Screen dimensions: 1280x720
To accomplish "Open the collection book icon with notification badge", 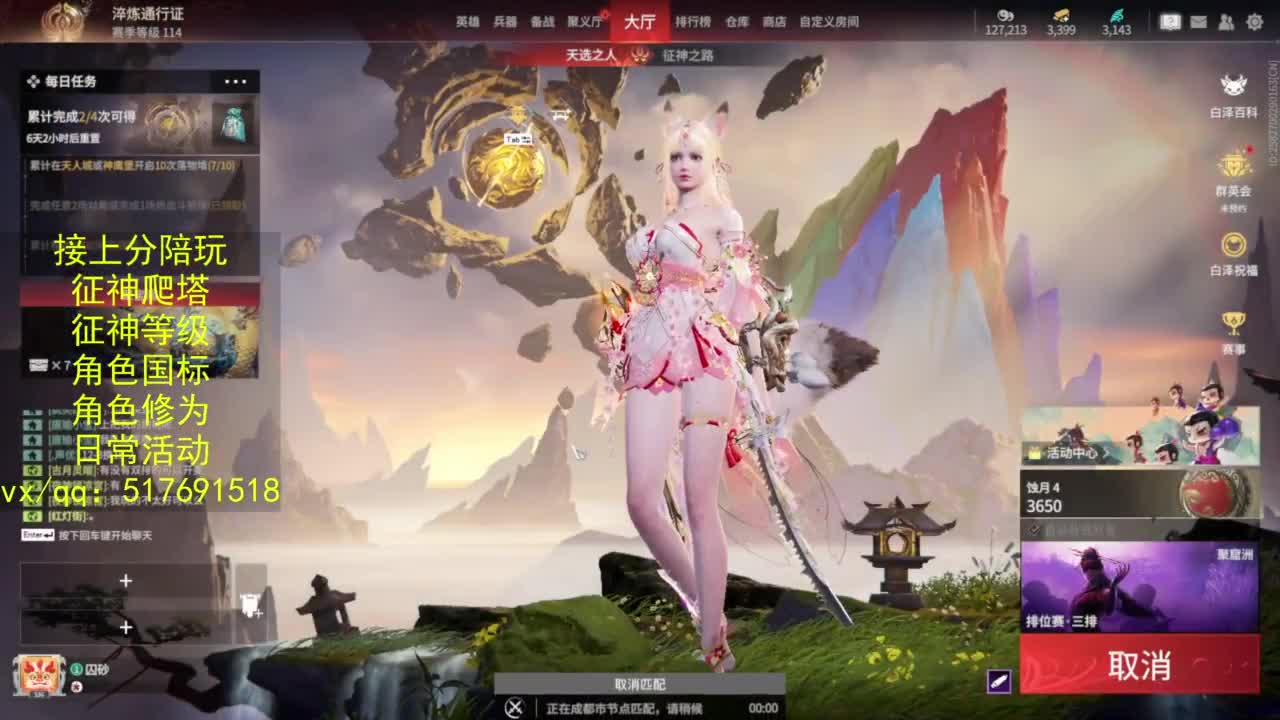I will point(1169,21).
